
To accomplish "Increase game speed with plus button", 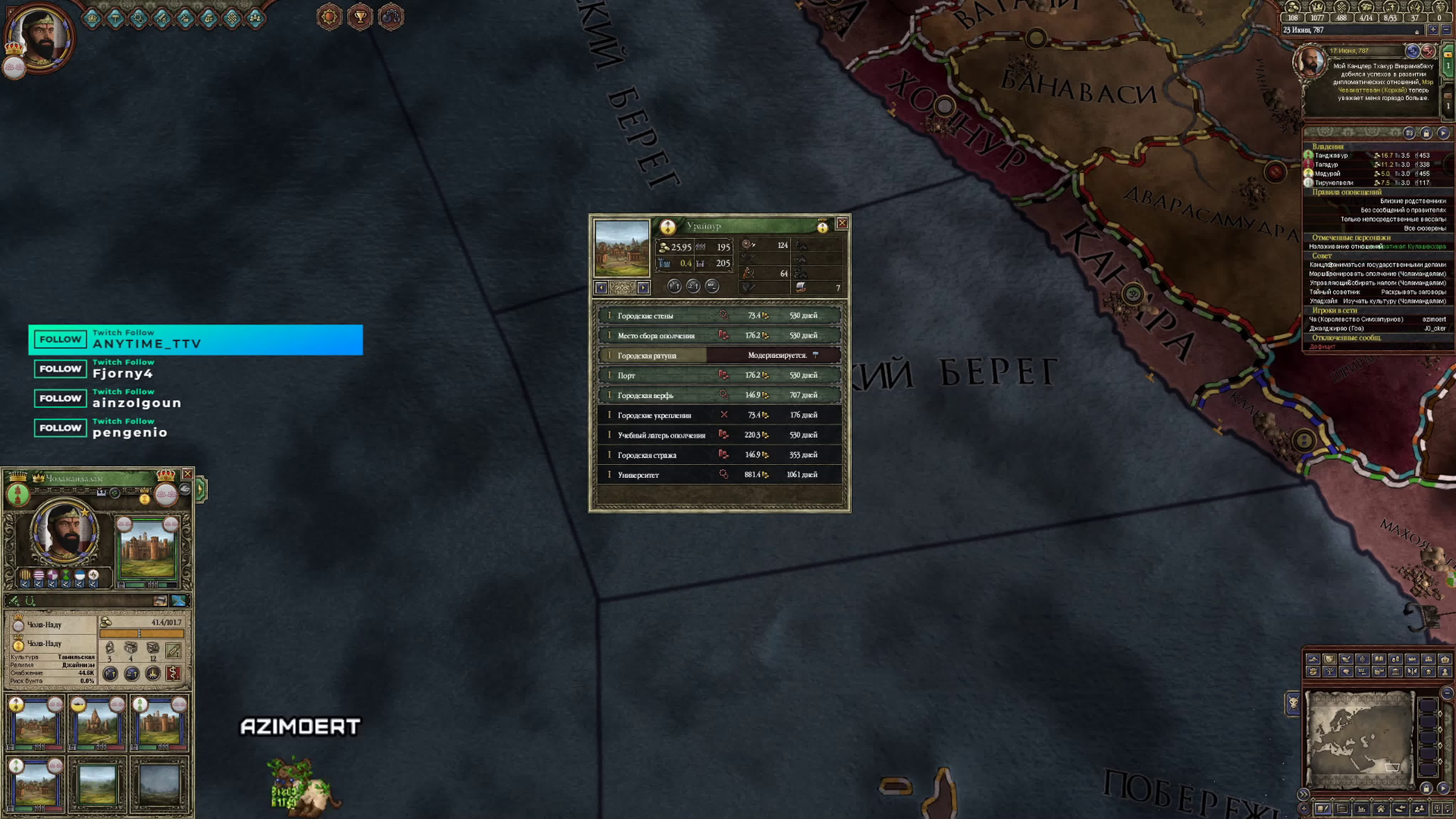I will pos(1433,30).
